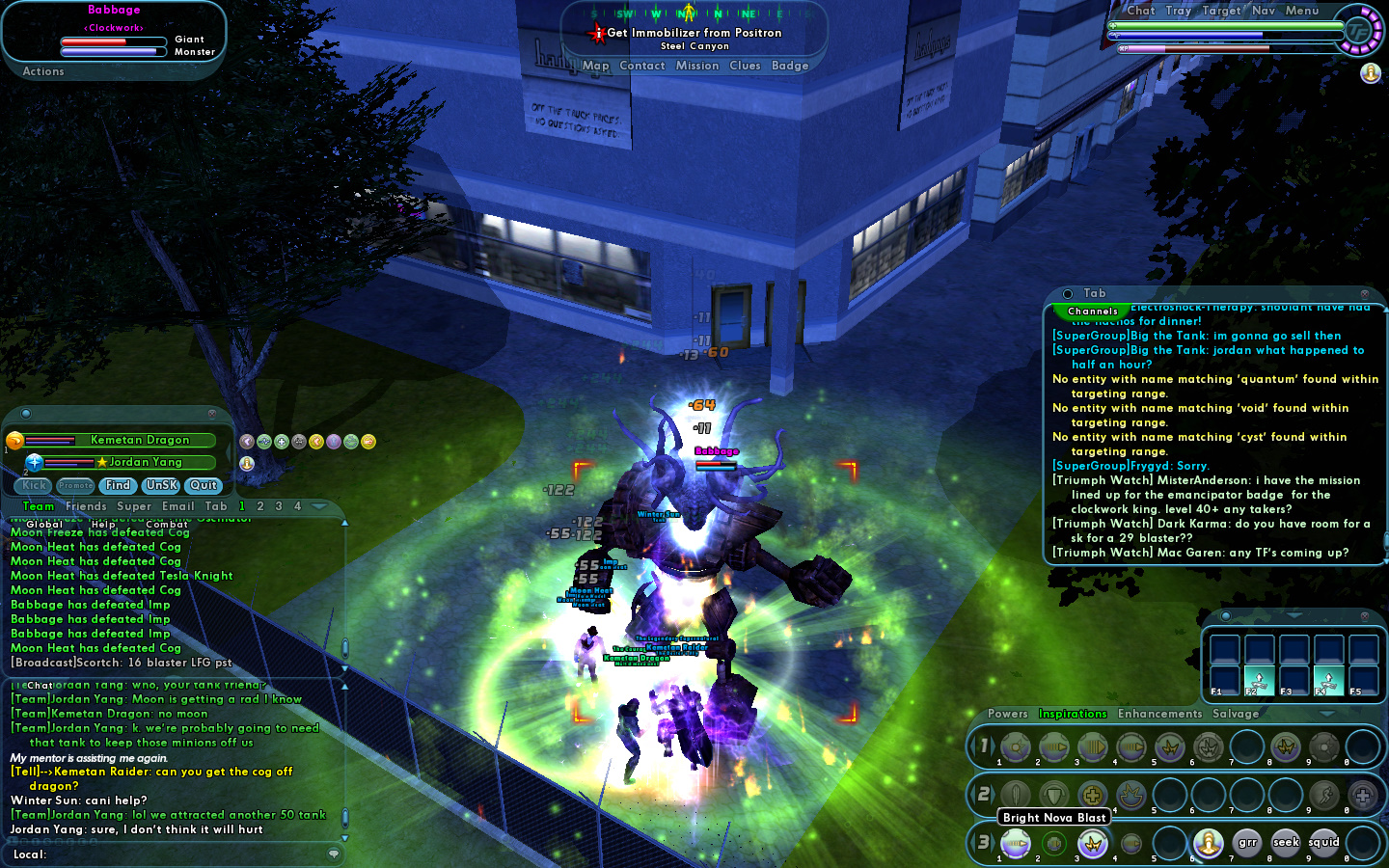Quit the team
Image resolution: width=1389 pixels, height=868 pixels.
coord(204,485)
